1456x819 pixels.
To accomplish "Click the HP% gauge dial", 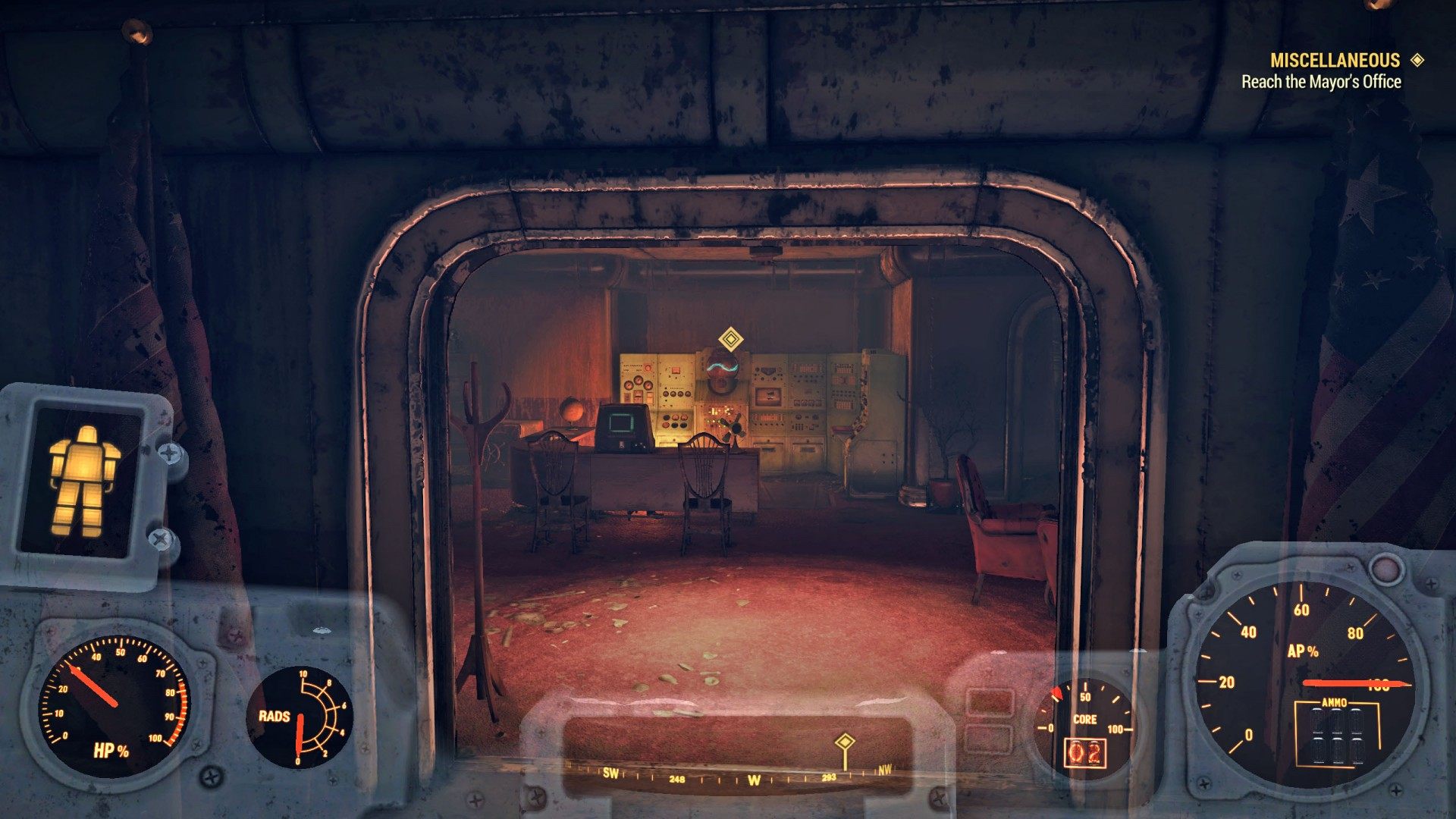I will click(114, 705).
